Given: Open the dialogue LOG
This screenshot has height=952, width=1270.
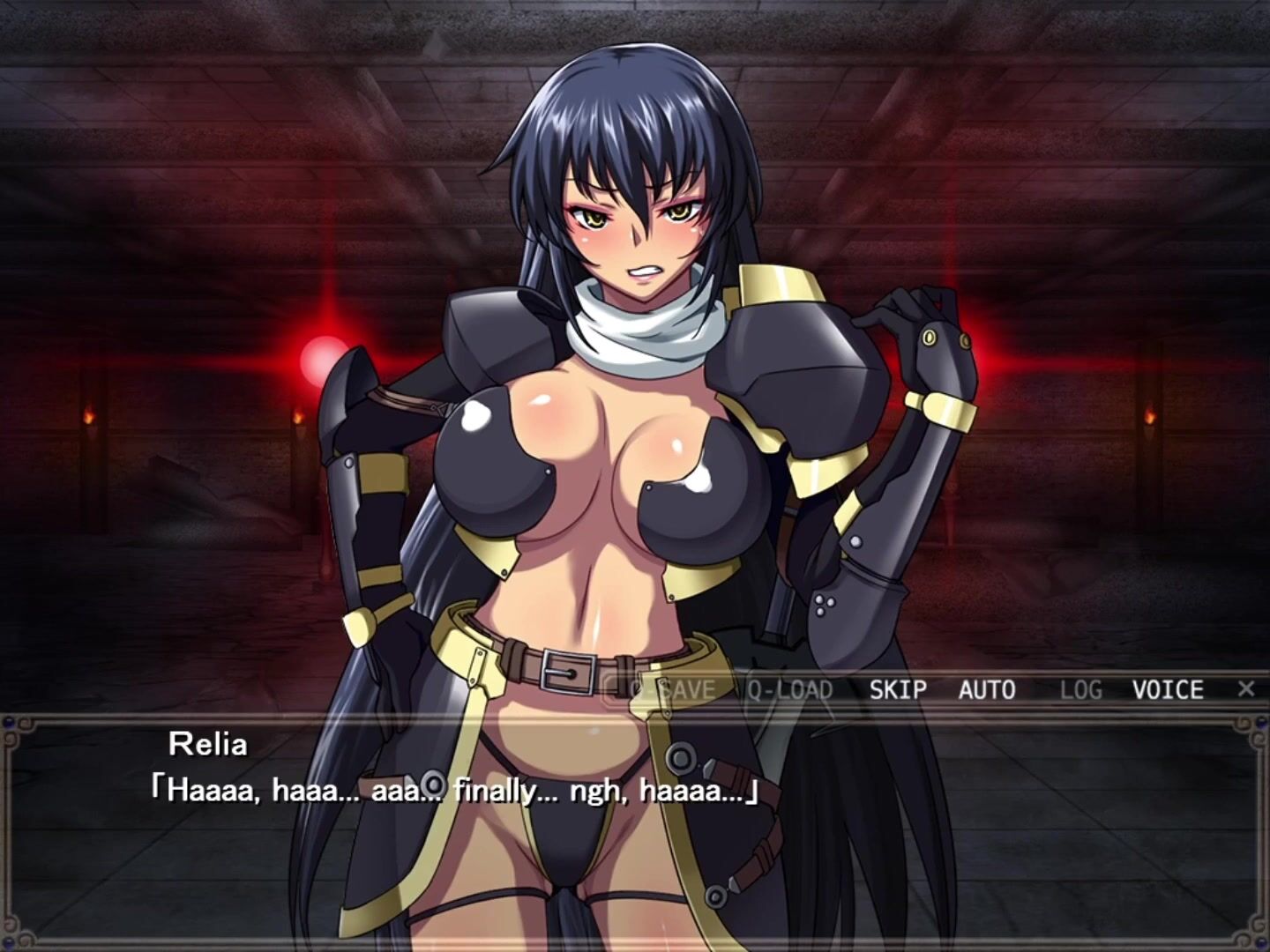Looking at the screenshot, I should (x=1081, y=689).
